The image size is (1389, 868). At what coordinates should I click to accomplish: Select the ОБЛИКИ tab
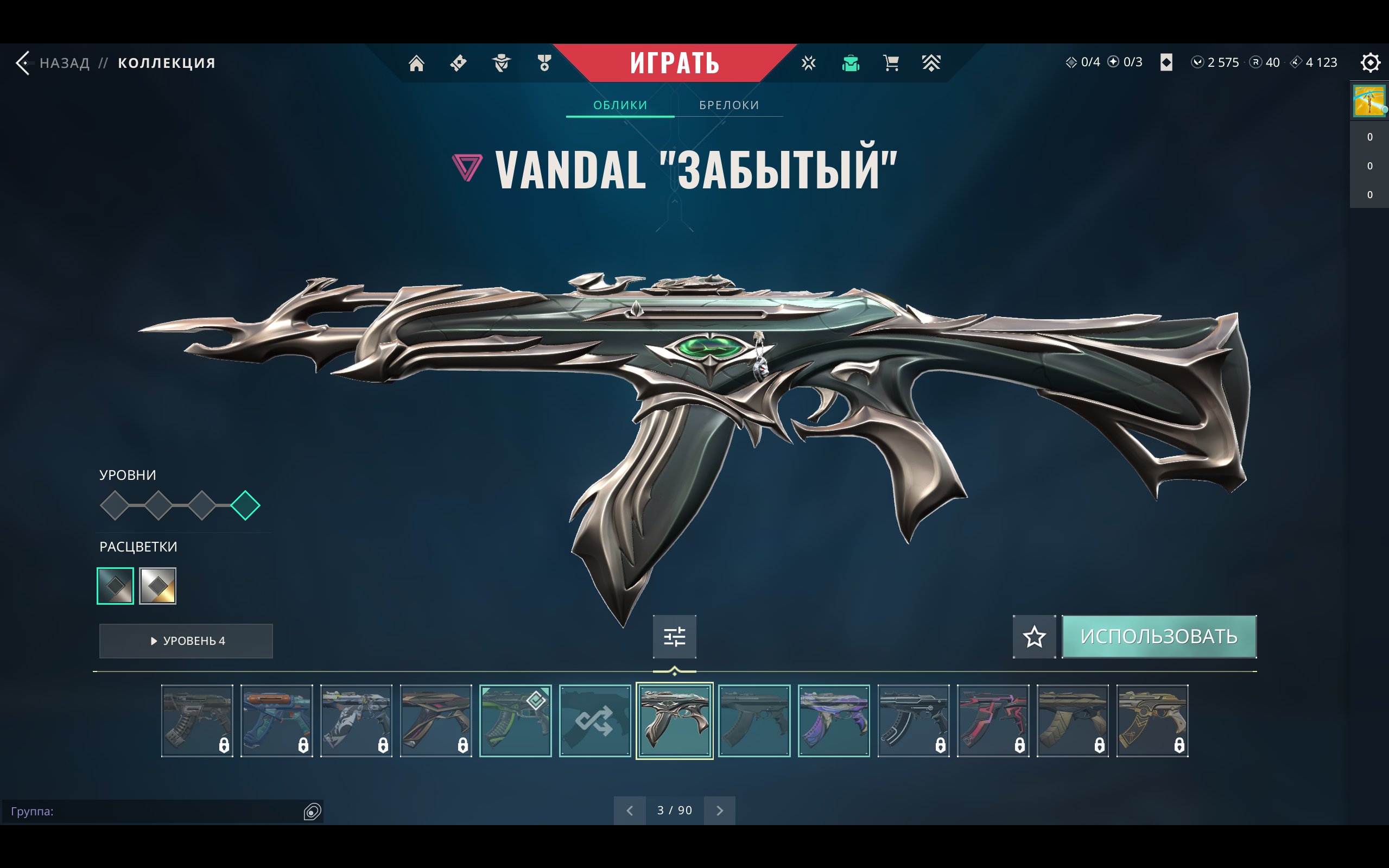[620, 105]
